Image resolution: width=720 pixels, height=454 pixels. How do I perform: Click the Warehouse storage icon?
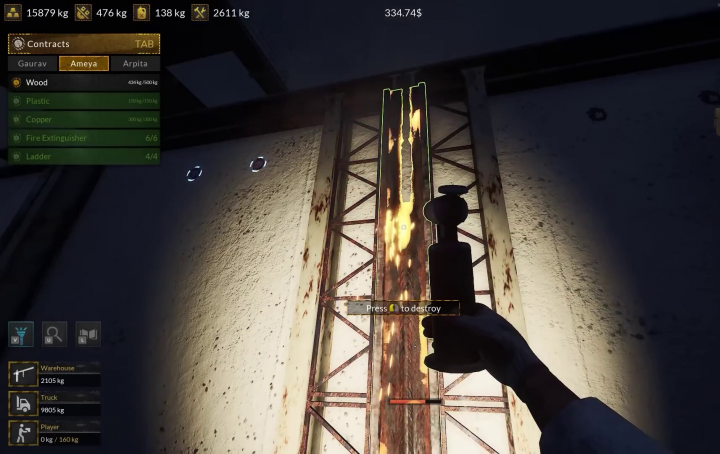pos(22,374)
